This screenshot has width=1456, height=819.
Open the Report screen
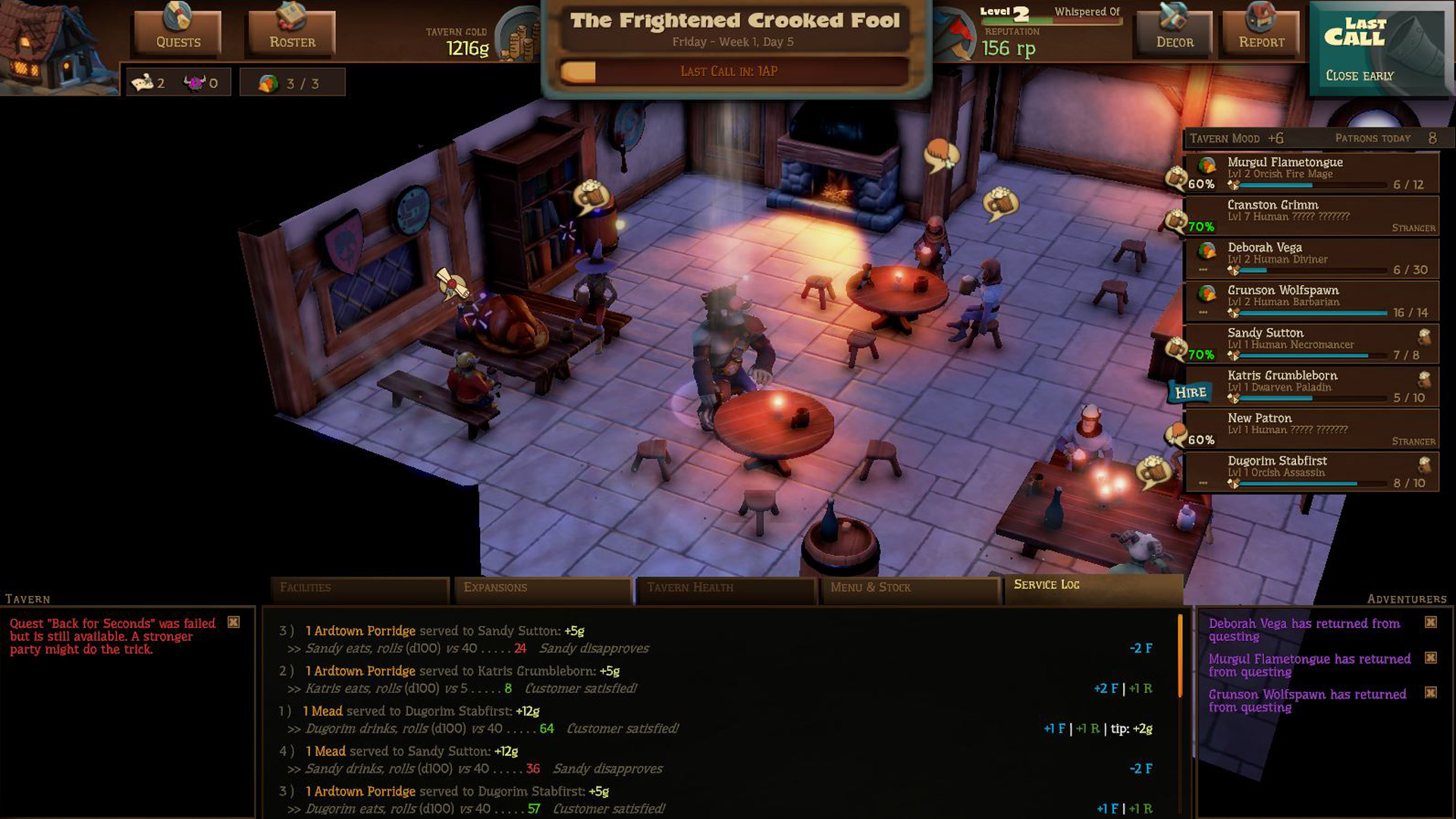[1260, 32]
